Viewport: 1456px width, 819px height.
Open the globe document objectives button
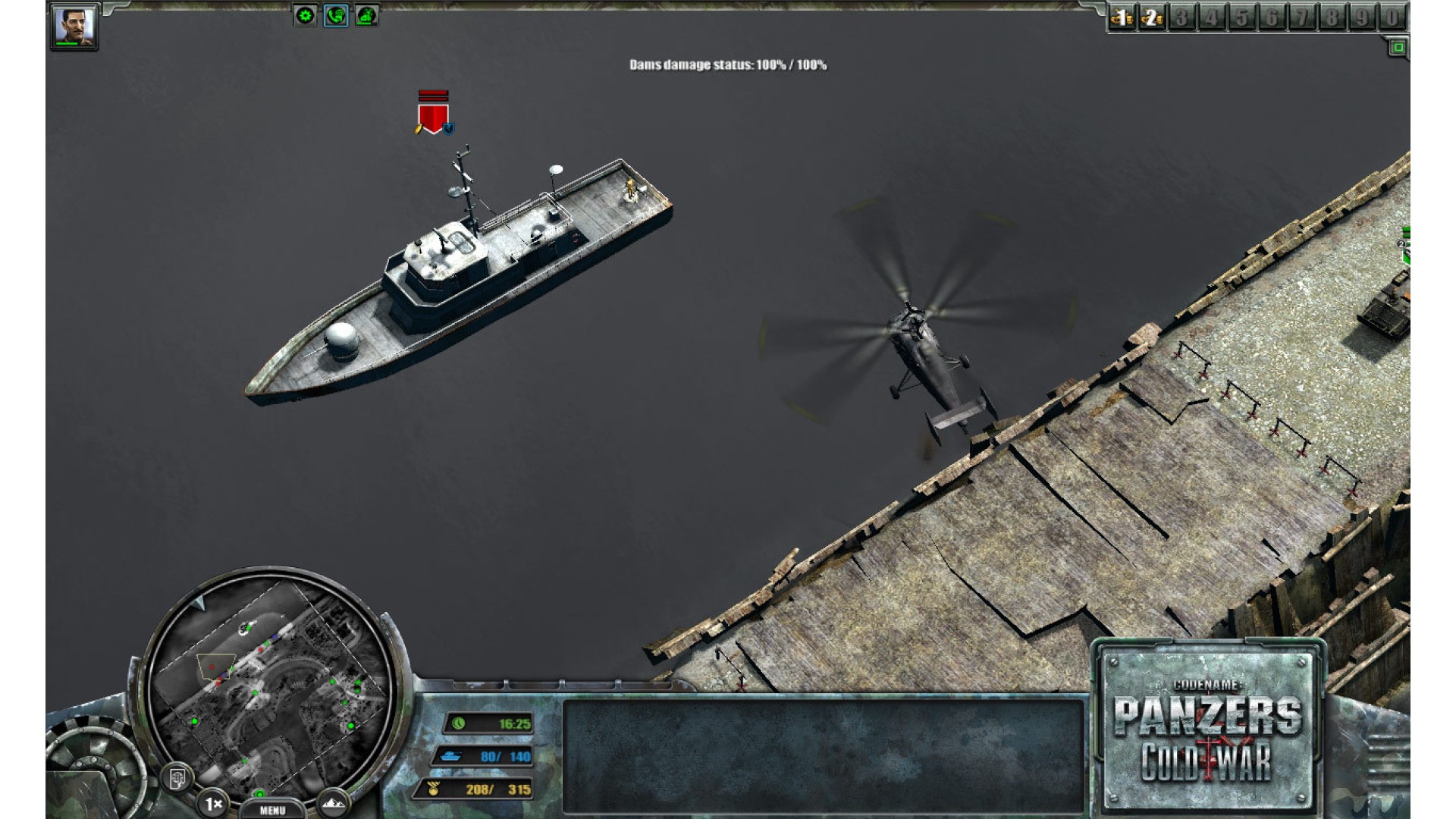click(177, 777)
